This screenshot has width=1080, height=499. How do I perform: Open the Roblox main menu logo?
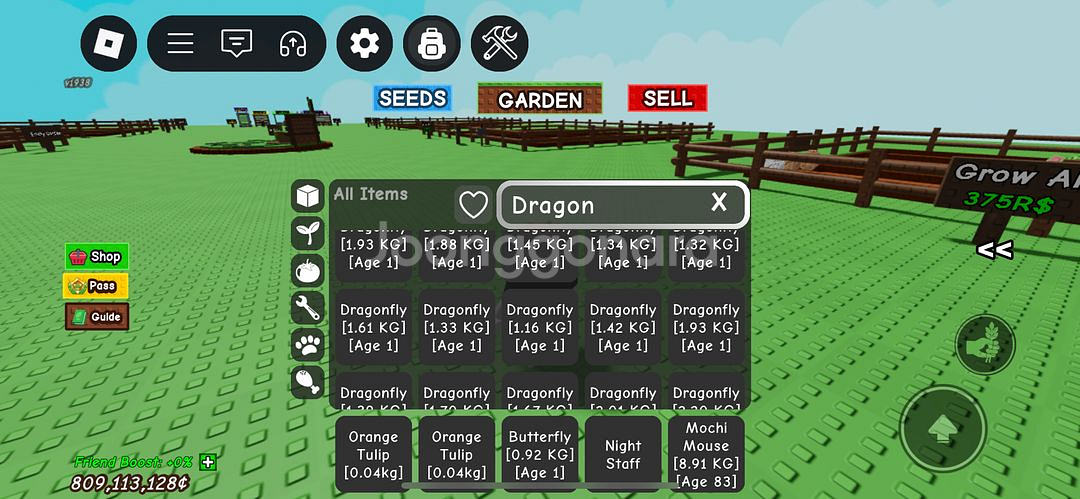[x=108, y=44]
